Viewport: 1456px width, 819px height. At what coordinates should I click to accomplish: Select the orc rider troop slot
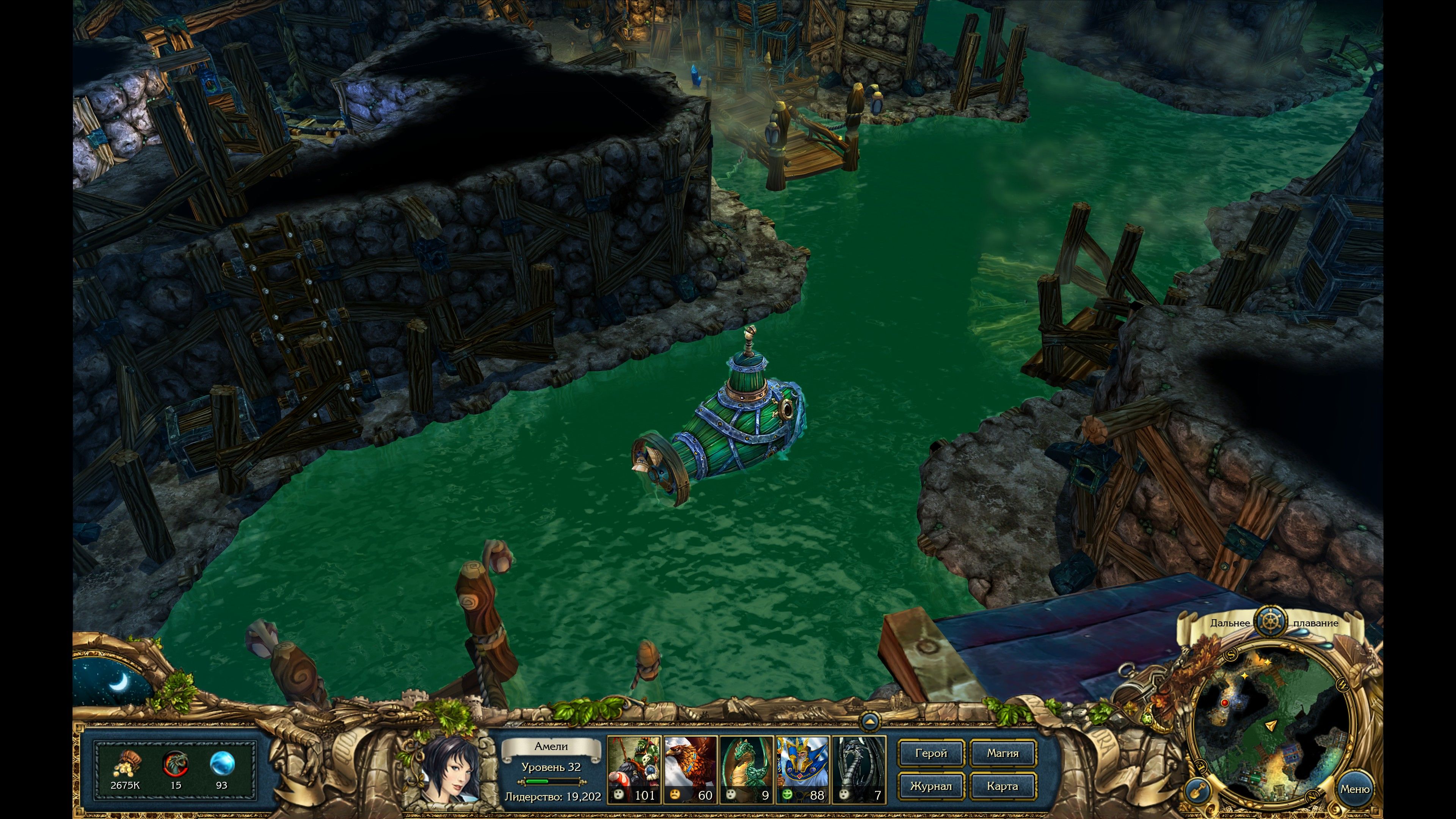[634, 769]
